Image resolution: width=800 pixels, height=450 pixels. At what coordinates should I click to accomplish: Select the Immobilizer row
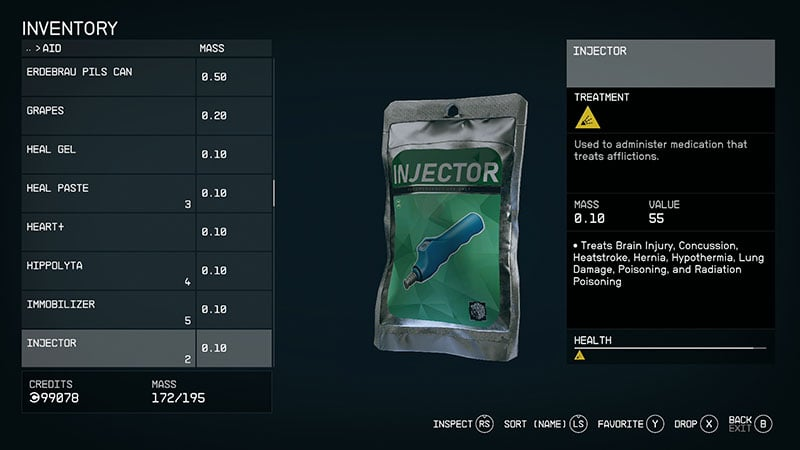point(110,309)
